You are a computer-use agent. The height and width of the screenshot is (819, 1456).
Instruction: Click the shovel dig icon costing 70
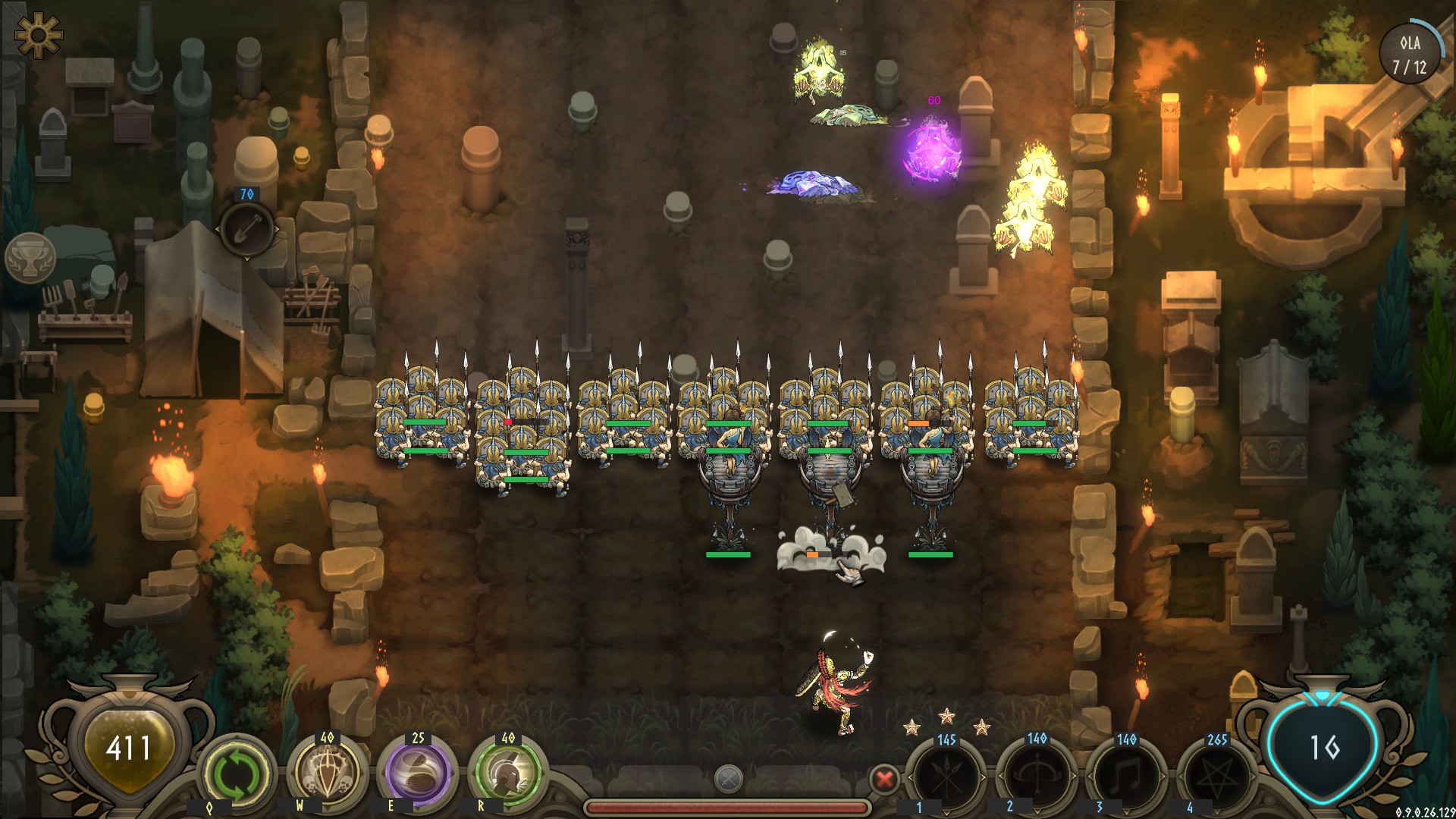point(246,228)
